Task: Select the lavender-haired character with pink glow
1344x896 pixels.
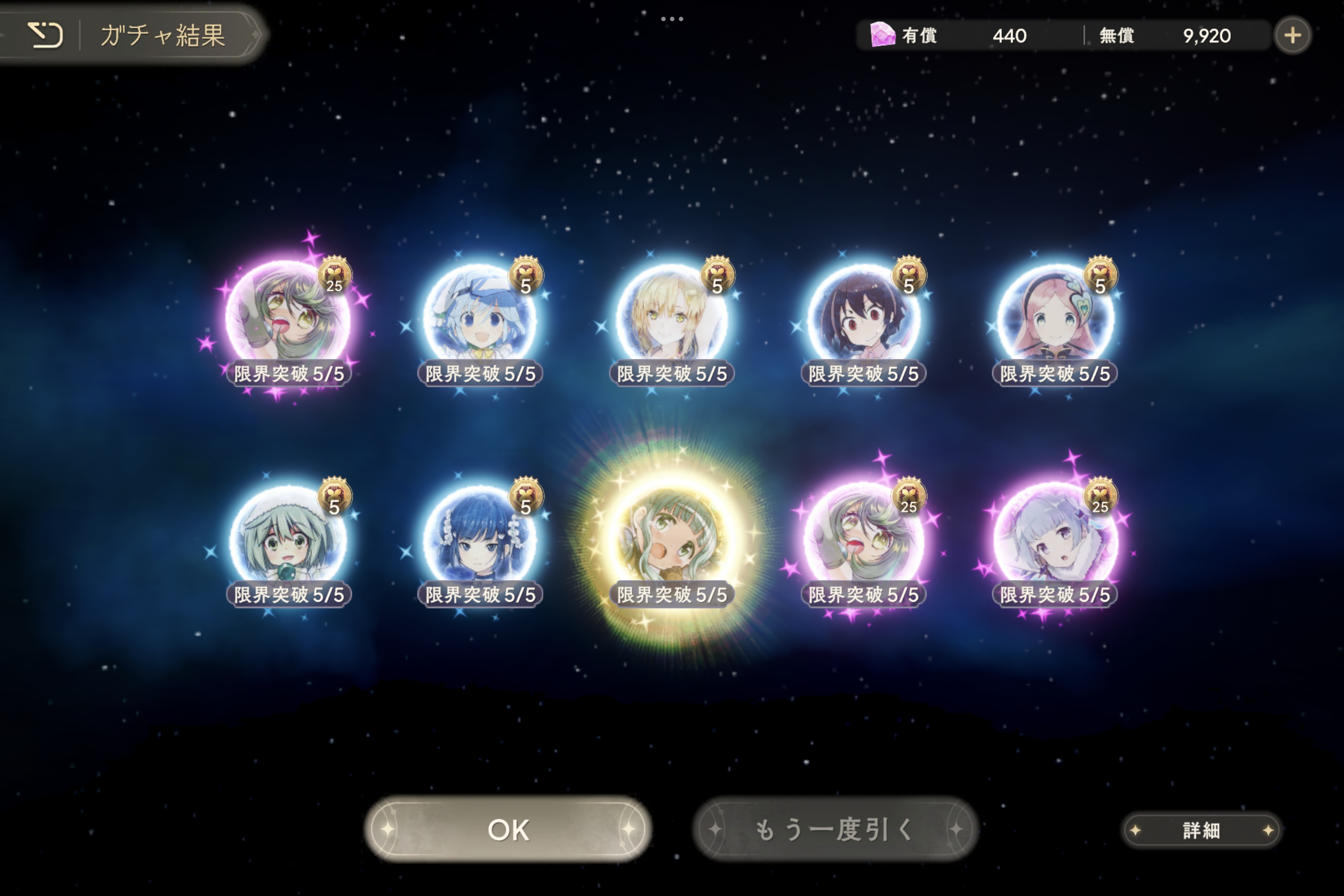Action: pos(1055,540)
